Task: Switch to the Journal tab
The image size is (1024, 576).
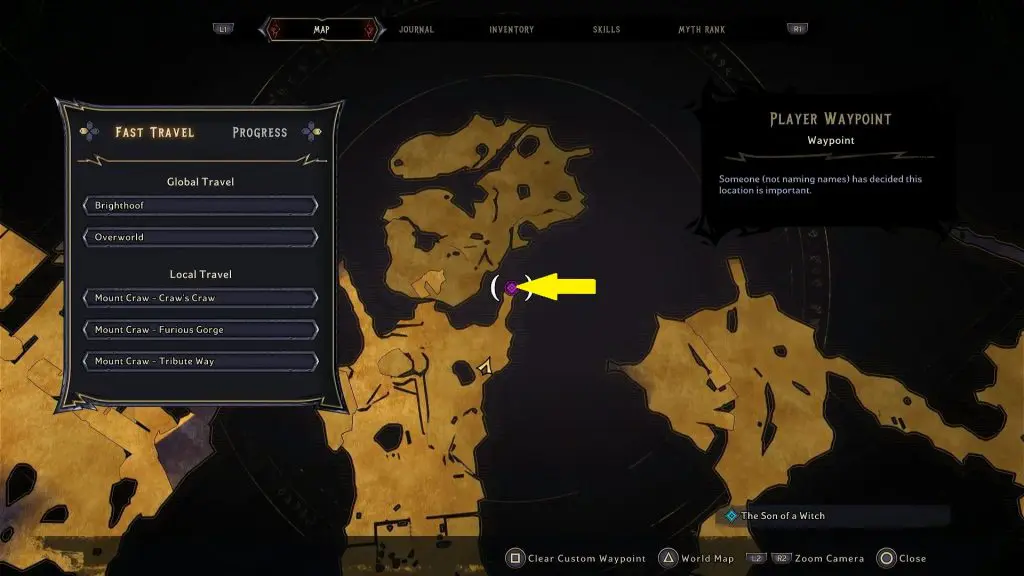Action: (416, 30)
